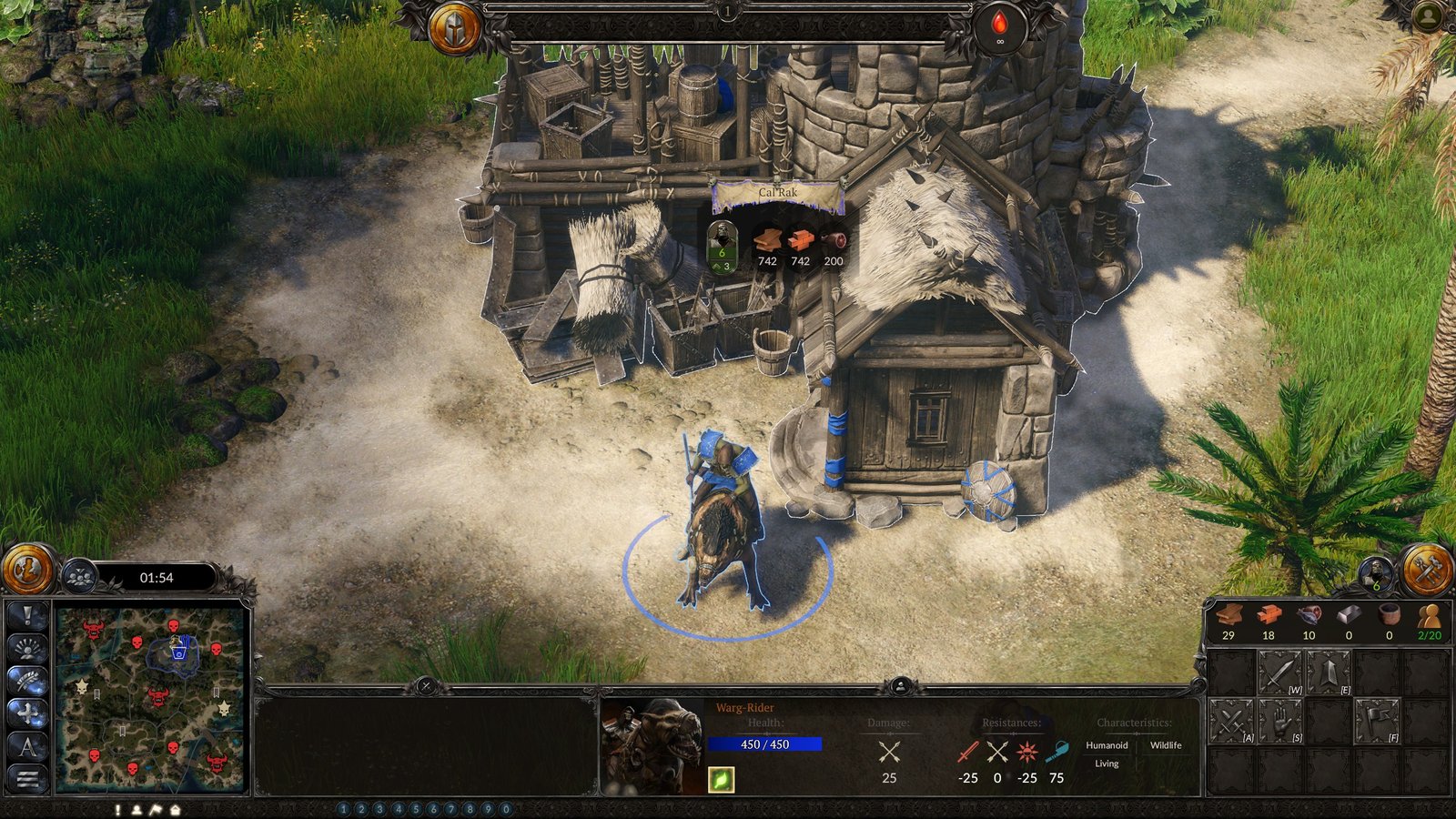
Task: Open the three-line menu button
Action: (x=27, y=778)
